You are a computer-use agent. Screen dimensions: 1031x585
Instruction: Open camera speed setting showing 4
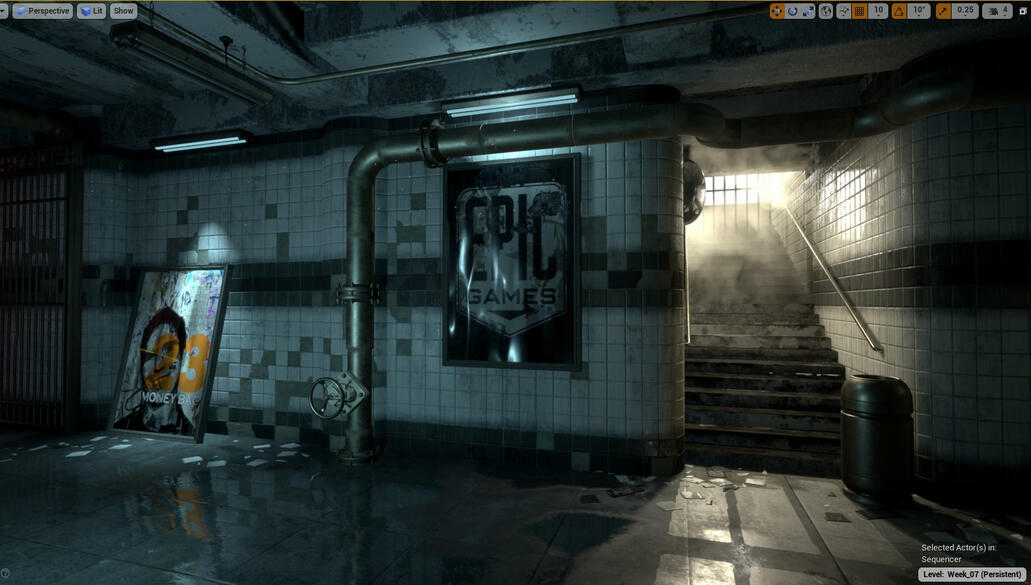pos(997,11)
